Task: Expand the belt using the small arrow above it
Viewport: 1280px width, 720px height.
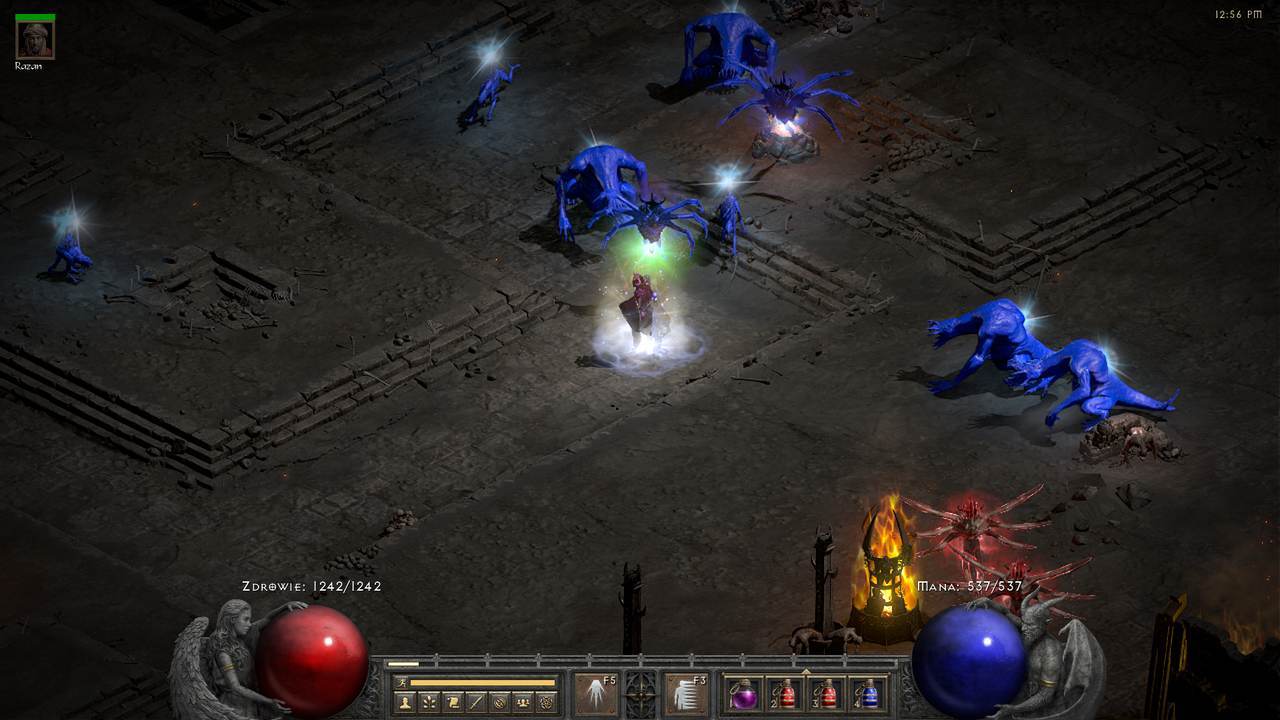Action: 806,671
